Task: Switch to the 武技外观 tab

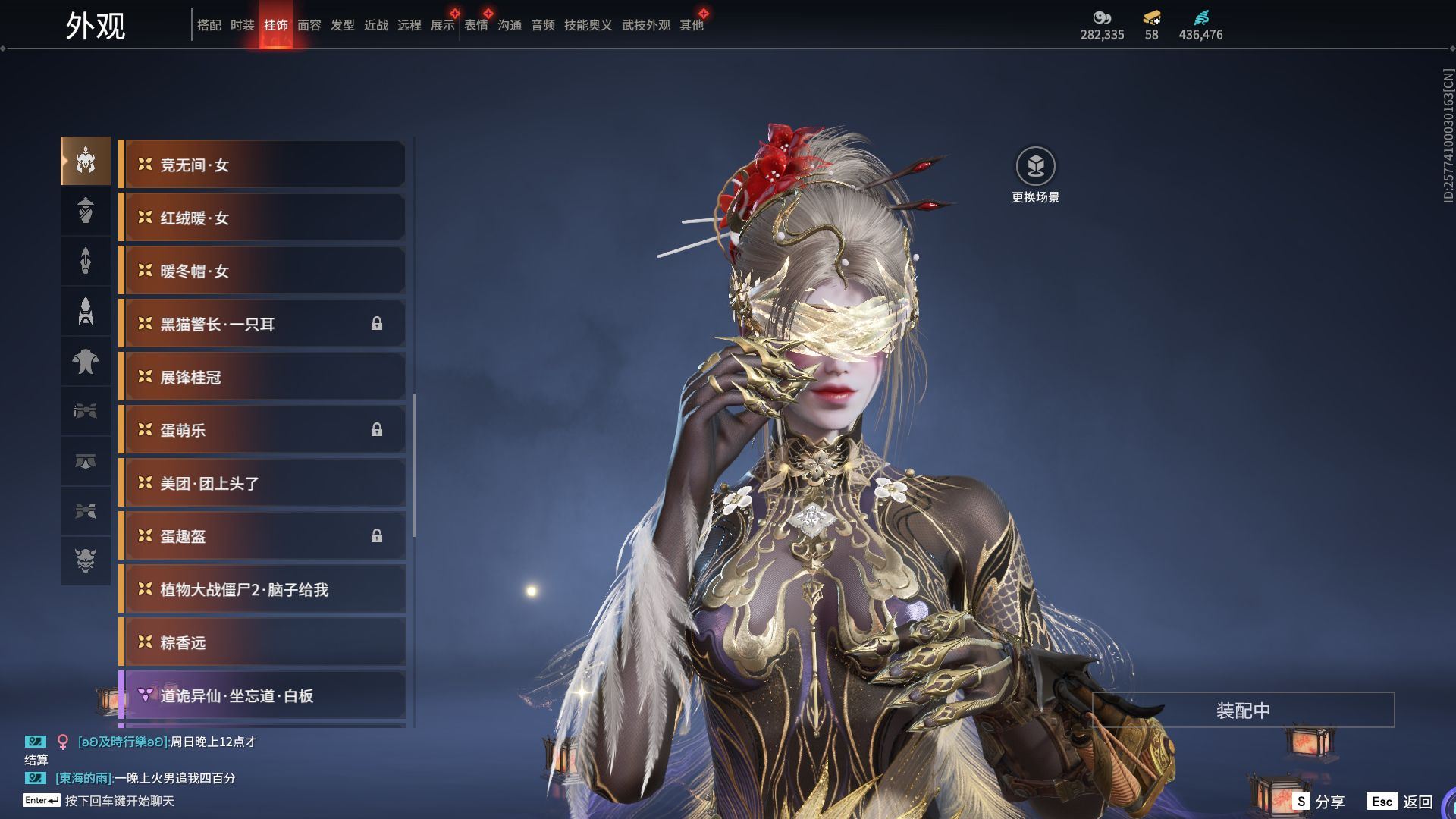Action: pos(645,25)
